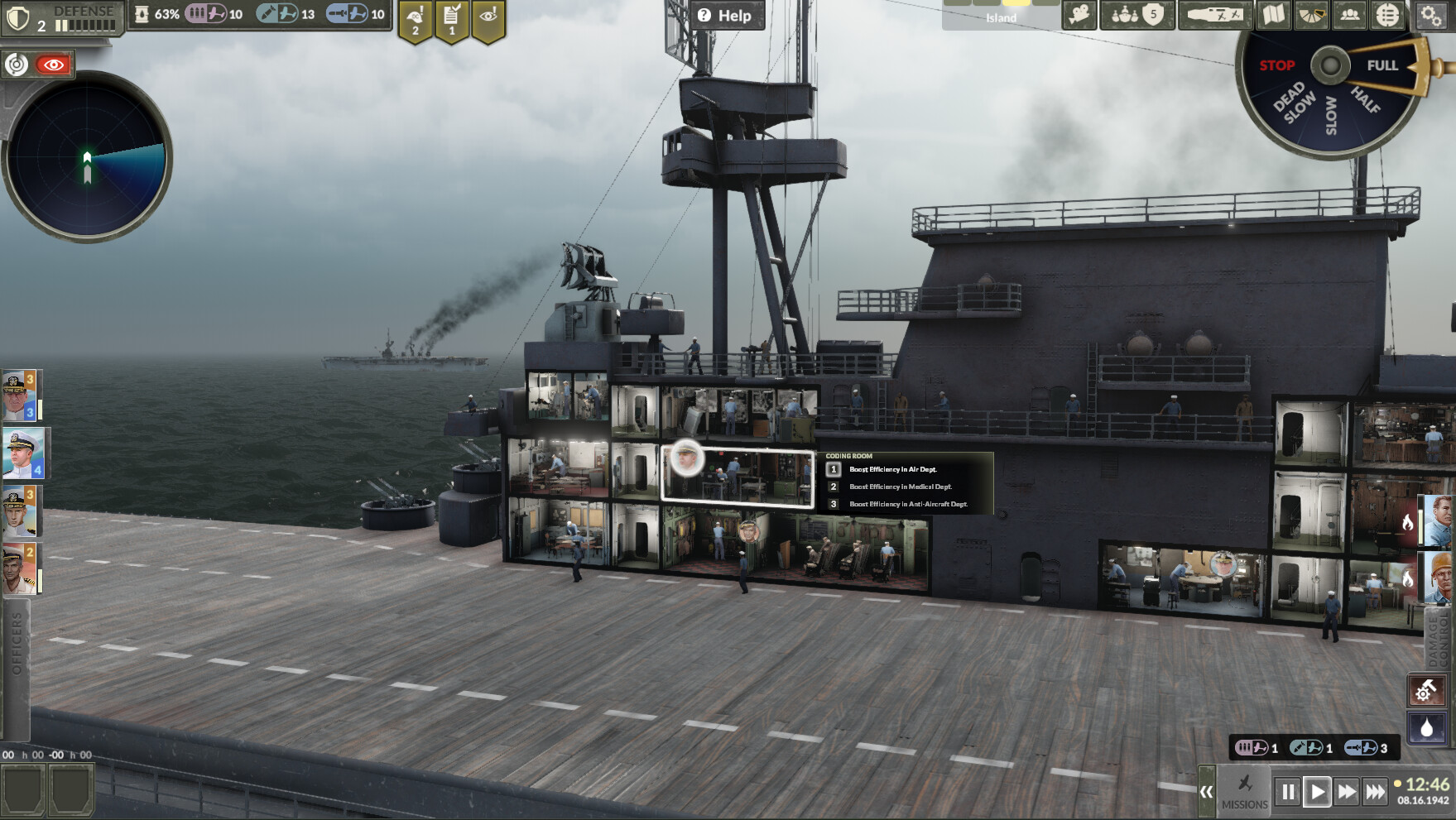Open the Help window
The width and height of the screenshot is (1456, 820).
pos(725,15)
